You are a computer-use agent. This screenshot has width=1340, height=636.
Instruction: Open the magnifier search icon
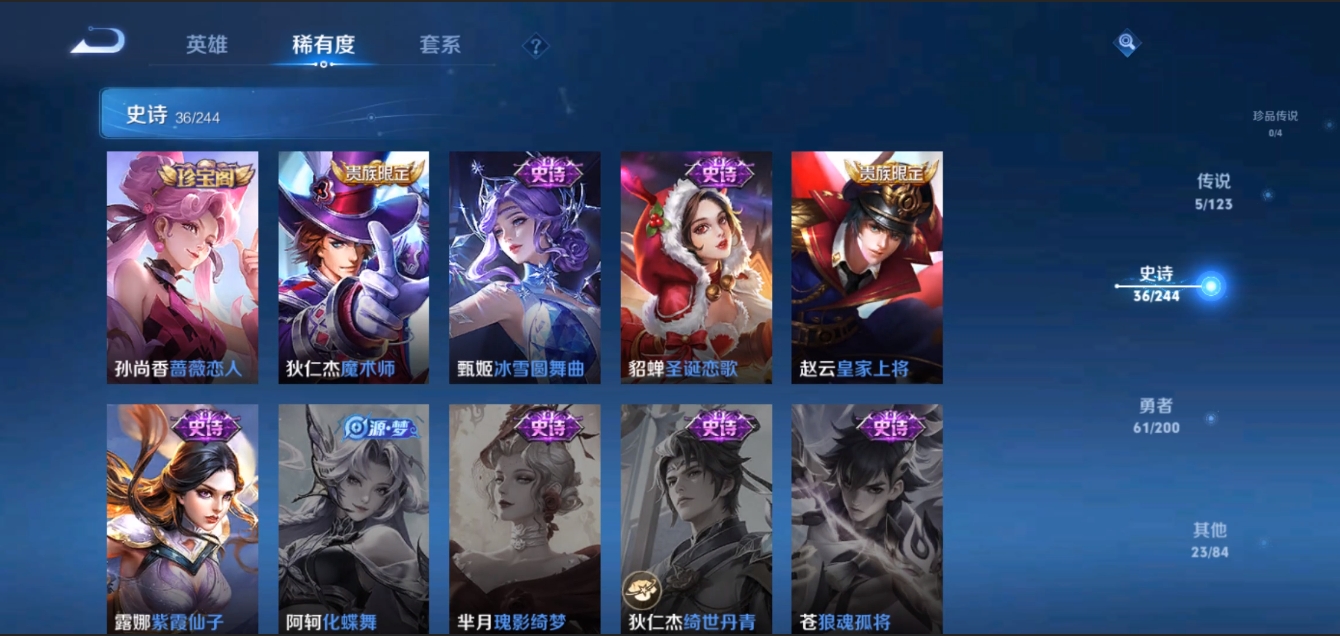tap(1127, 43)
